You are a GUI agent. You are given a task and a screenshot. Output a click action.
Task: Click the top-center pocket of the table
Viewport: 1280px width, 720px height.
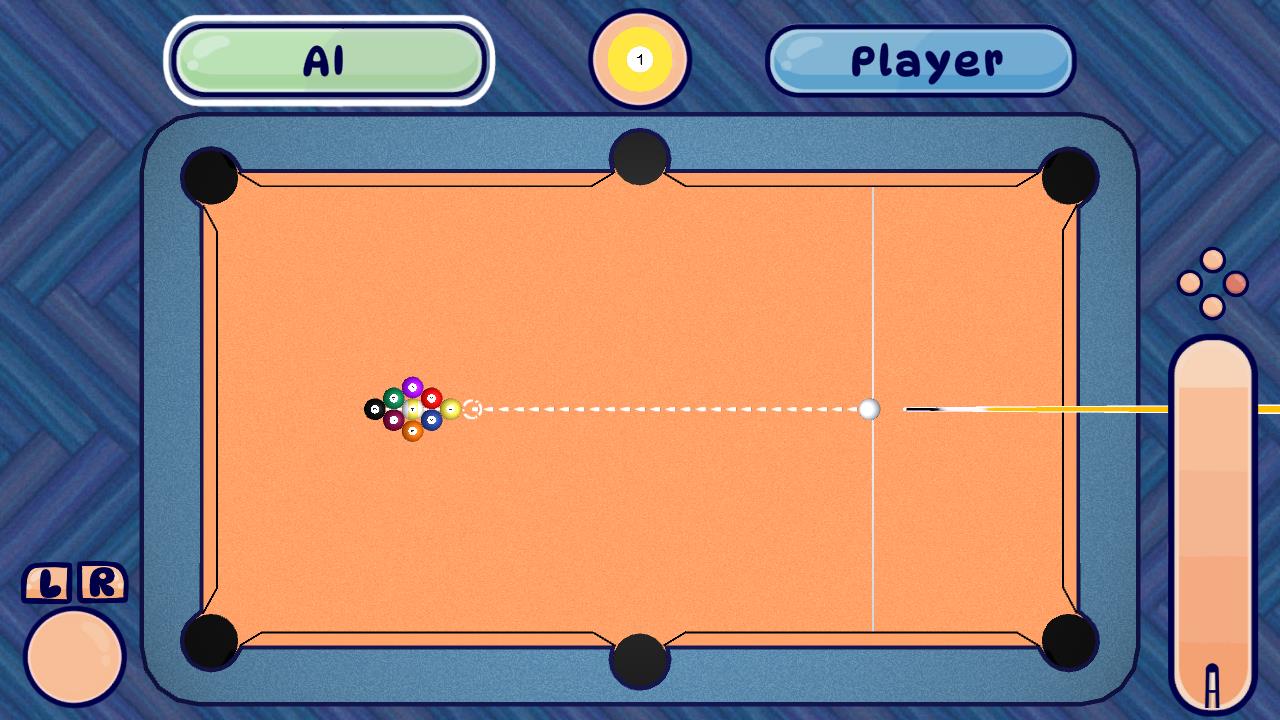pyautogui.click(x=638, y=158)
